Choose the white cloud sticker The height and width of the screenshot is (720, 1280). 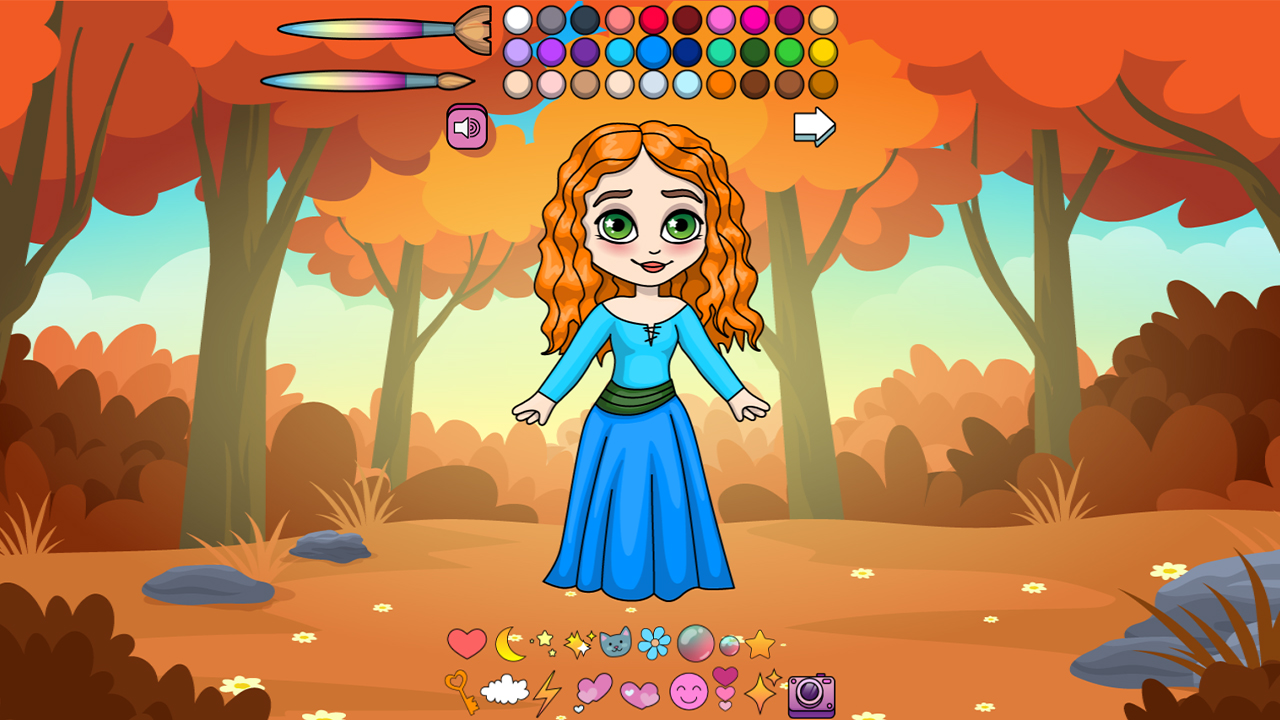pyautogui.click(x=505, y=692)
